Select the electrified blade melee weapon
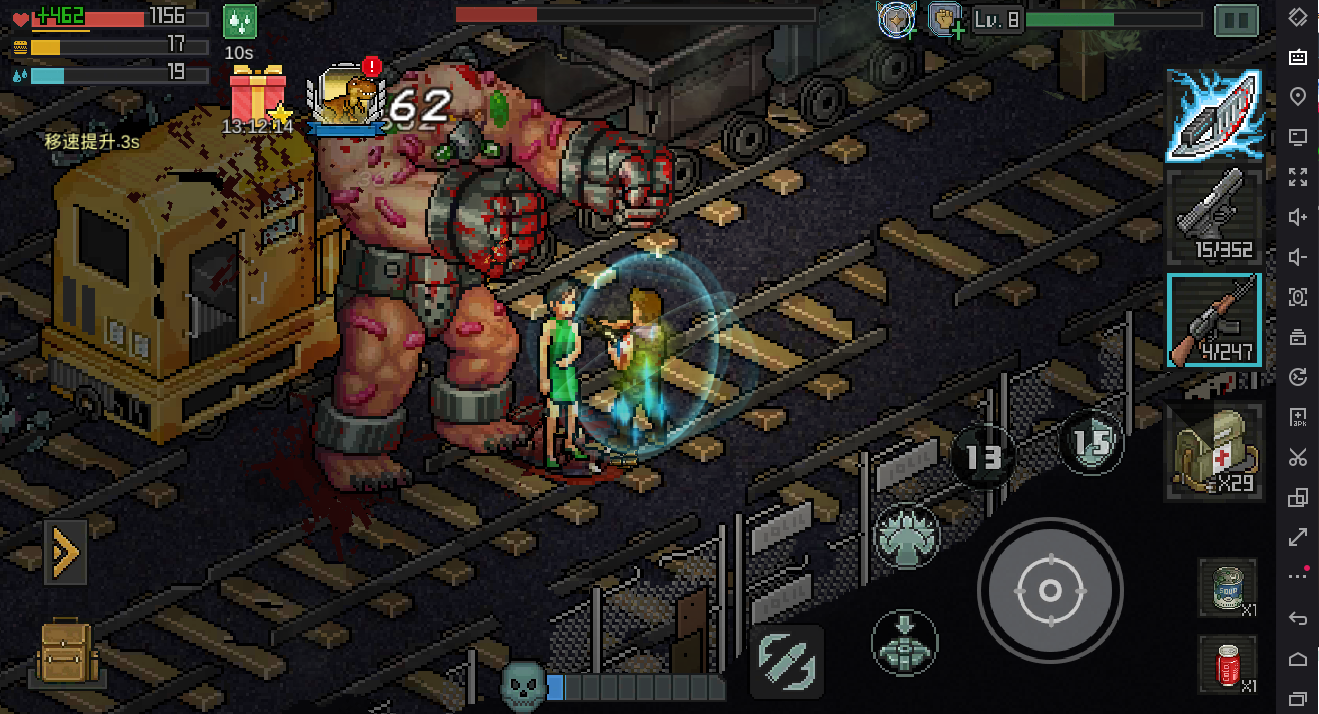Viewport: 1319px width, 714px height. (1214, 116)
